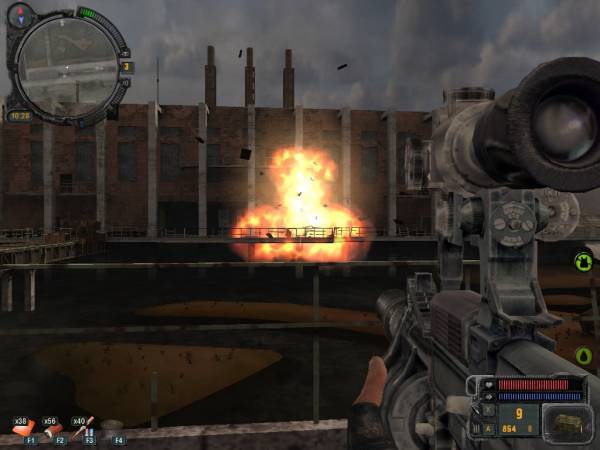Screen dimensions: 600x450
Task: Click the red and blue player indicator beside minimap
Action: tap(20, 15)
